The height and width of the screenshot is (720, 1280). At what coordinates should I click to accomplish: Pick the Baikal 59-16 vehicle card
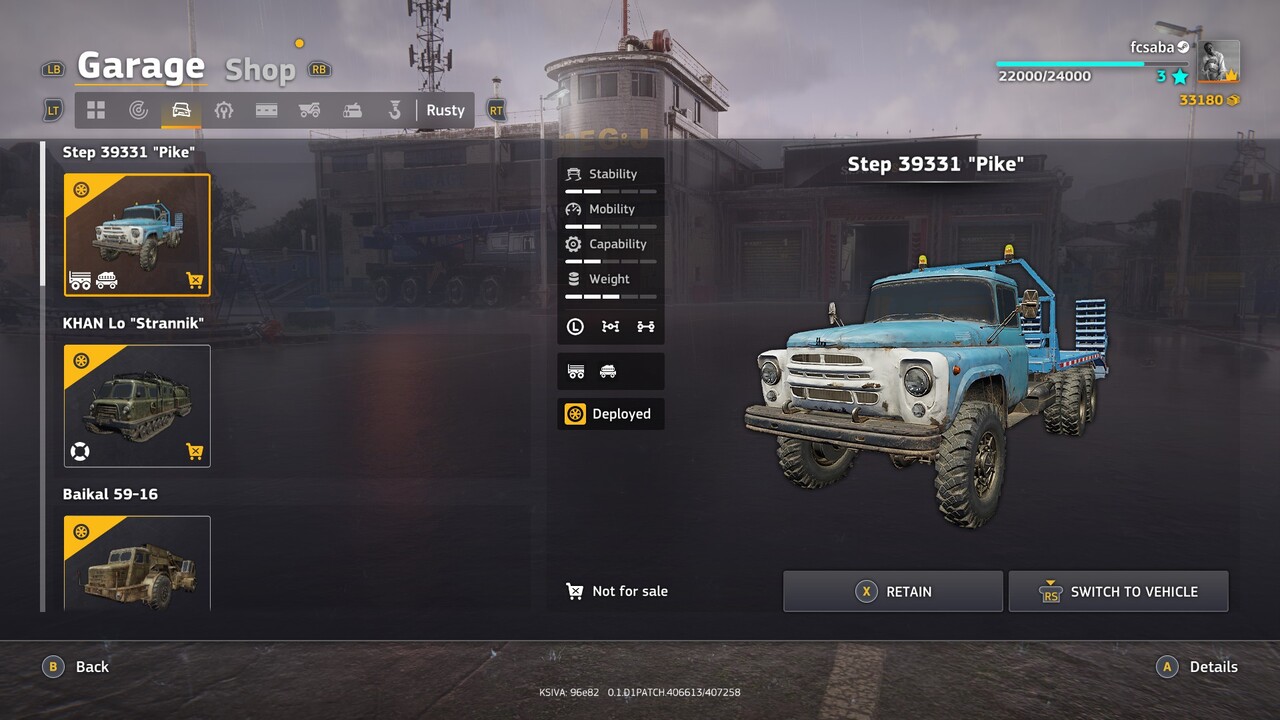point(137,563)
